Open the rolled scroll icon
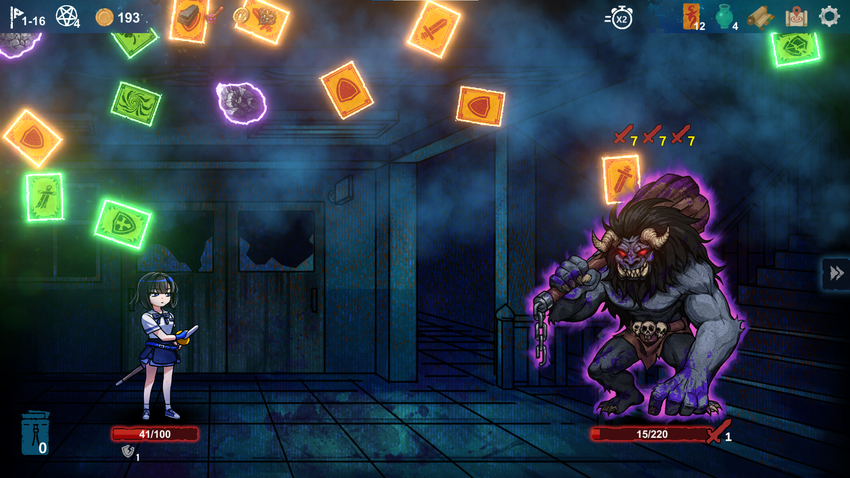This screenshot has width=850, height=478. pos(761,17)
